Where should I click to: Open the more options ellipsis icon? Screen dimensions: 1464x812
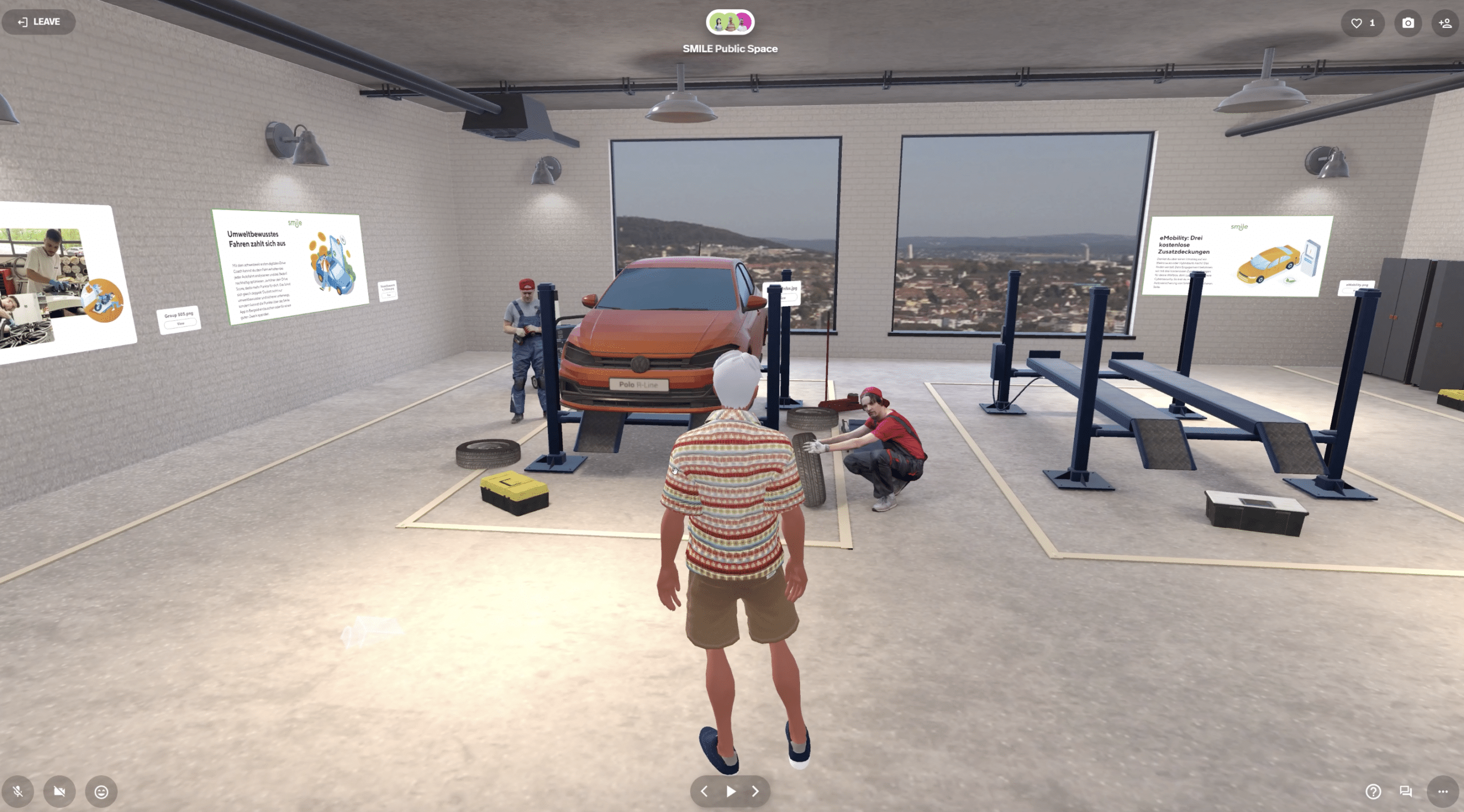[x=1444, y=791]
